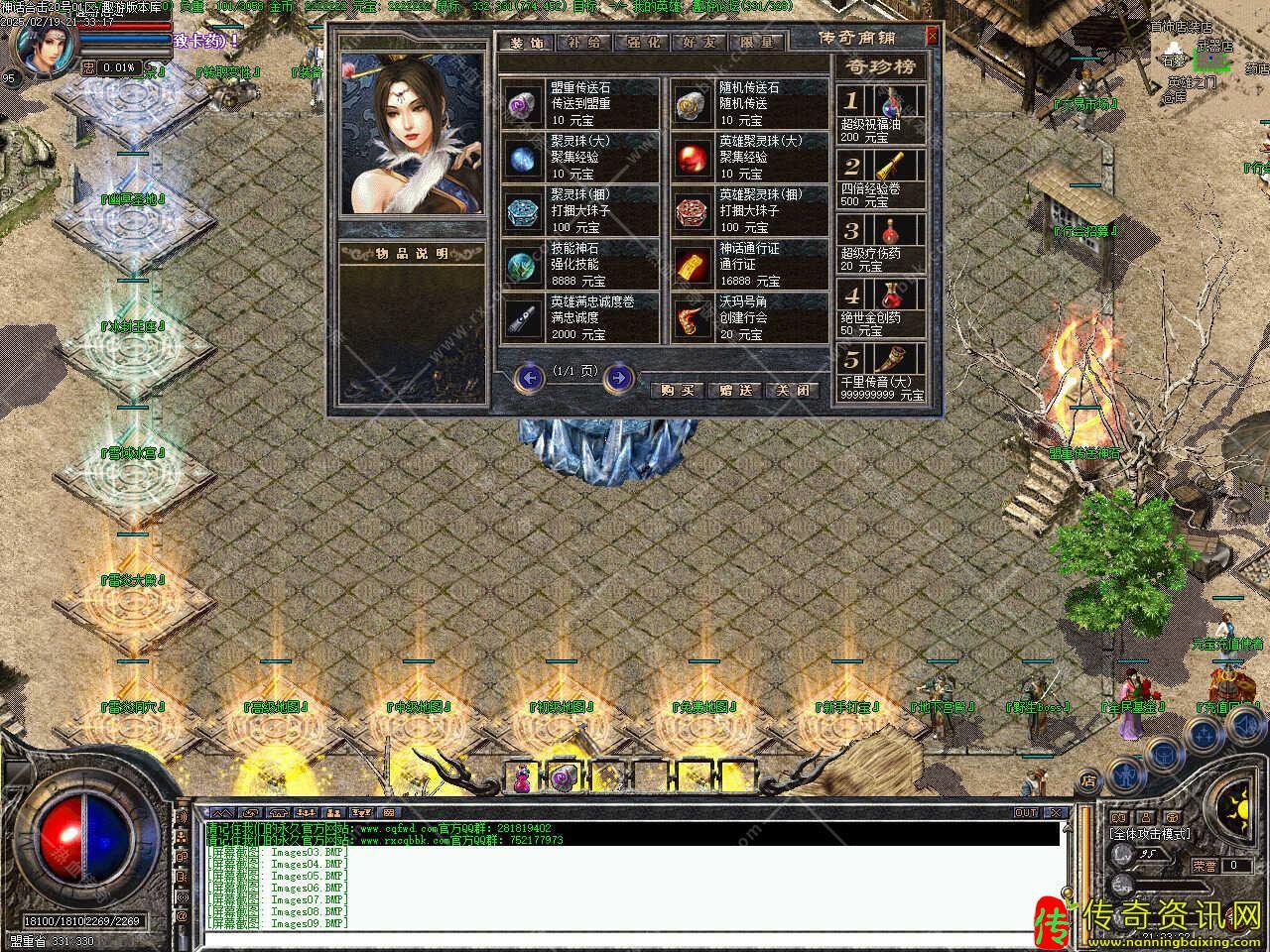Screen dimensions: 1270x952
Task: Click the 关闭 close button
Action: [x=794, y=390]
